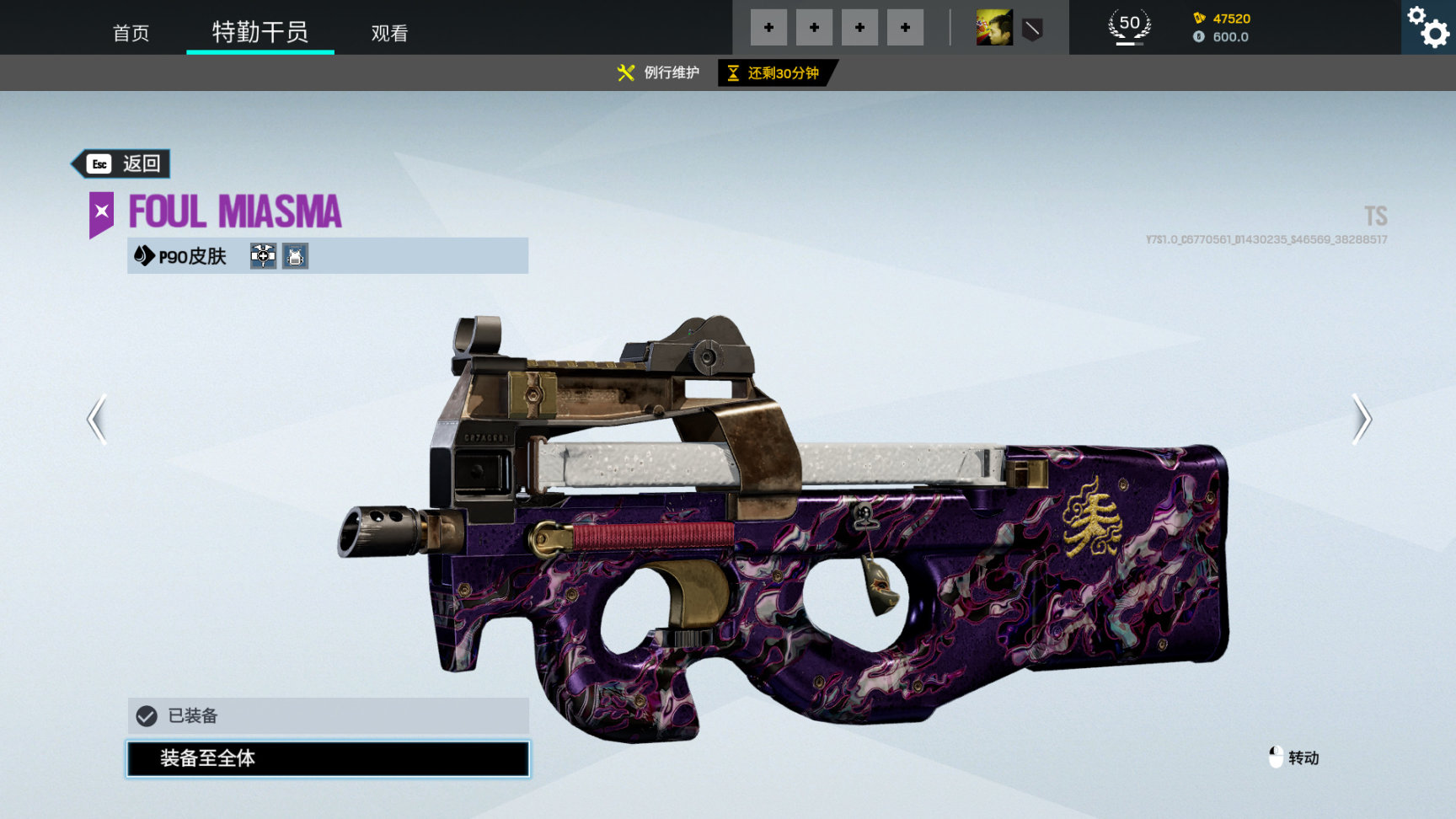Open the 特勤干员 operators tab
The width and height of the screenshot is (1456, 819).
[260, 32]
